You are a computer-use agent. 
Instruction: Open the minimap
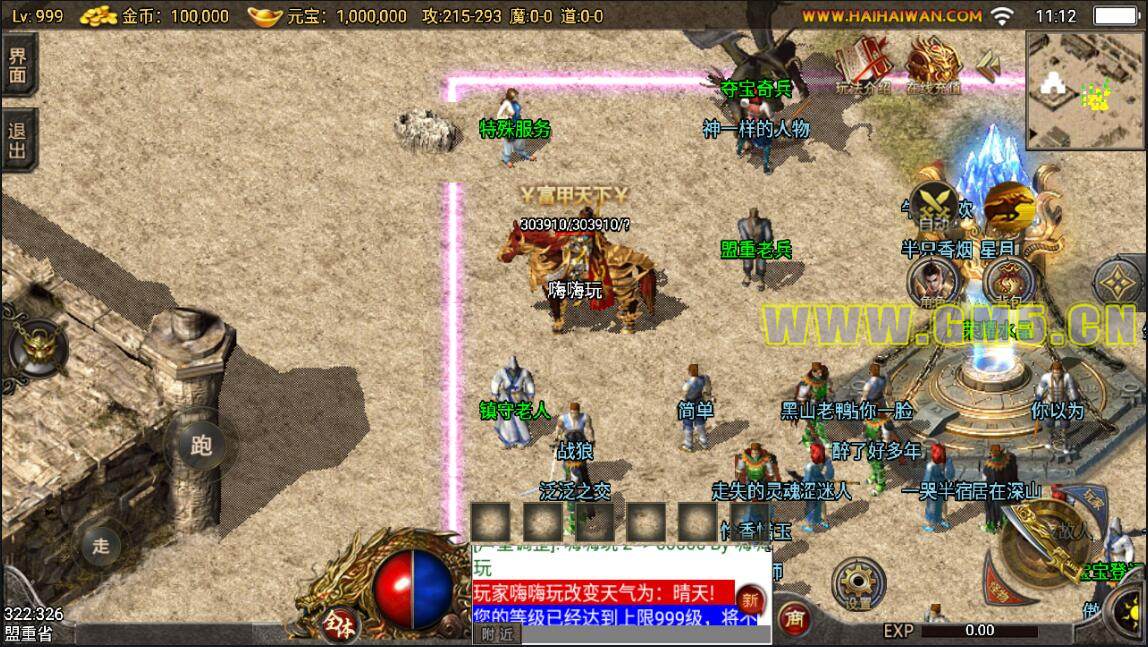click(x=1086, y=89)
